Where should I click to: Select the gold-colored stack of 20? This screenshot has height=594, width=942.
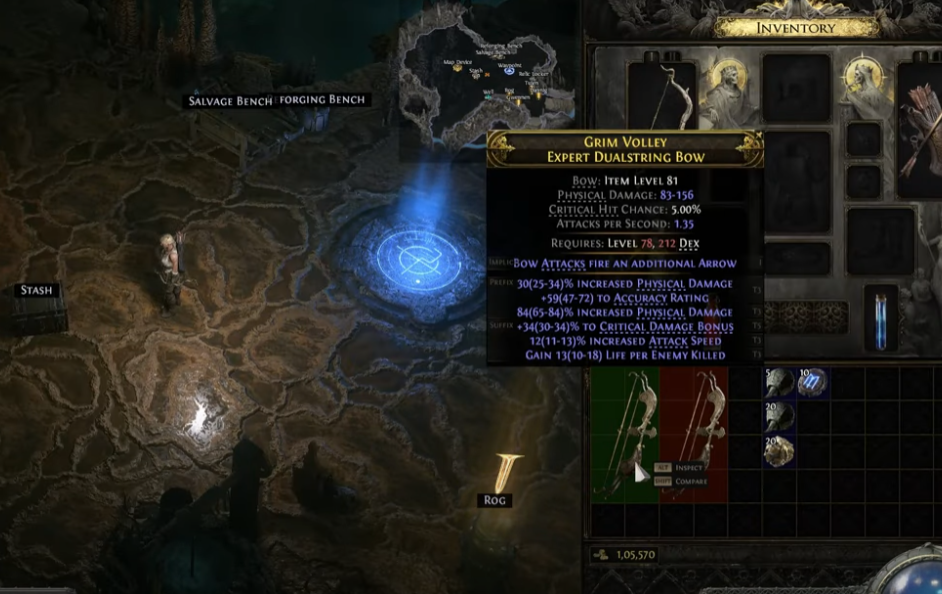pos(779,451)
